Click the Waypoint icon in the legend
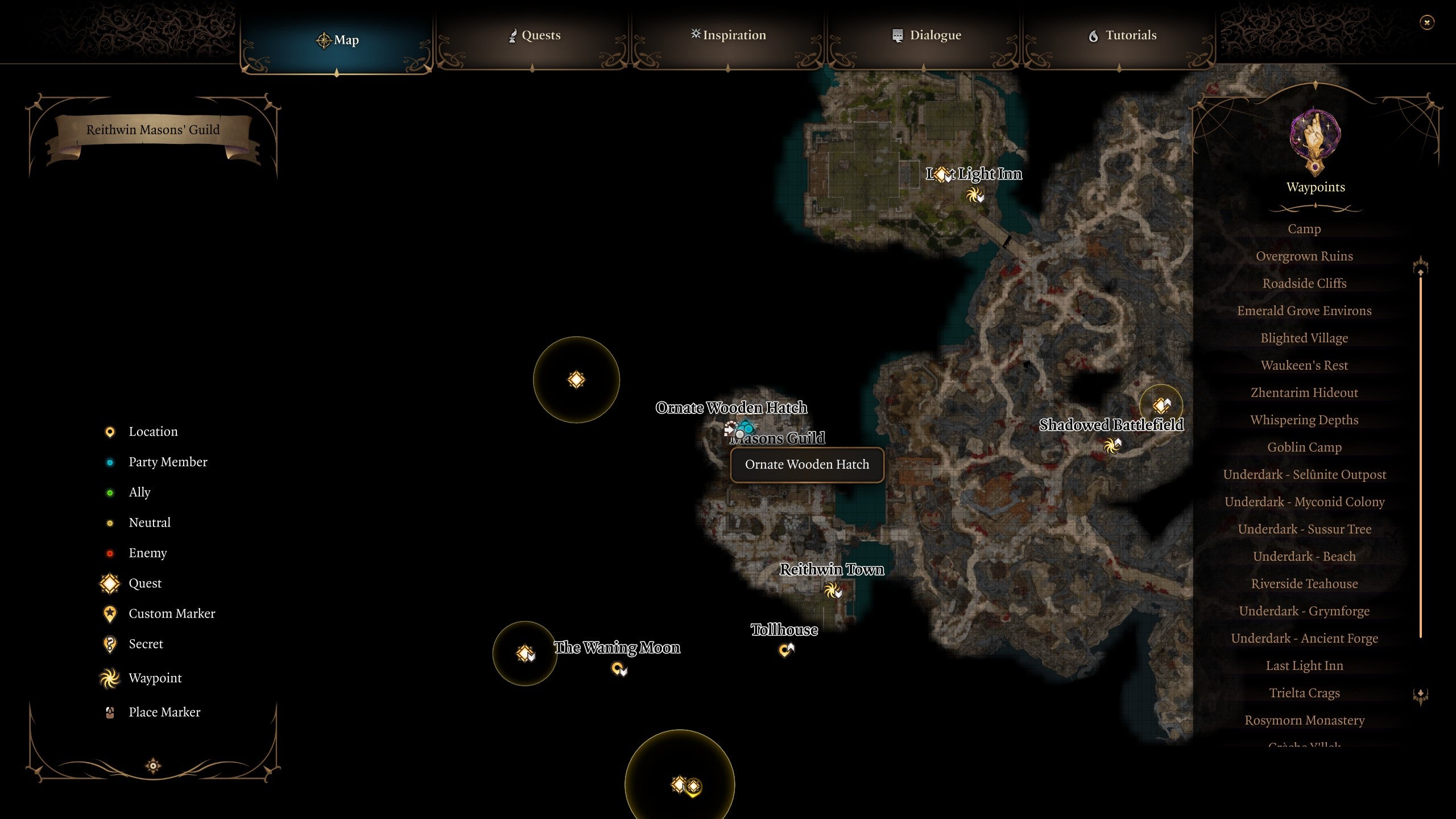Image resolution: width=1456 pixels, height=819 pixels. coord(110,678)
